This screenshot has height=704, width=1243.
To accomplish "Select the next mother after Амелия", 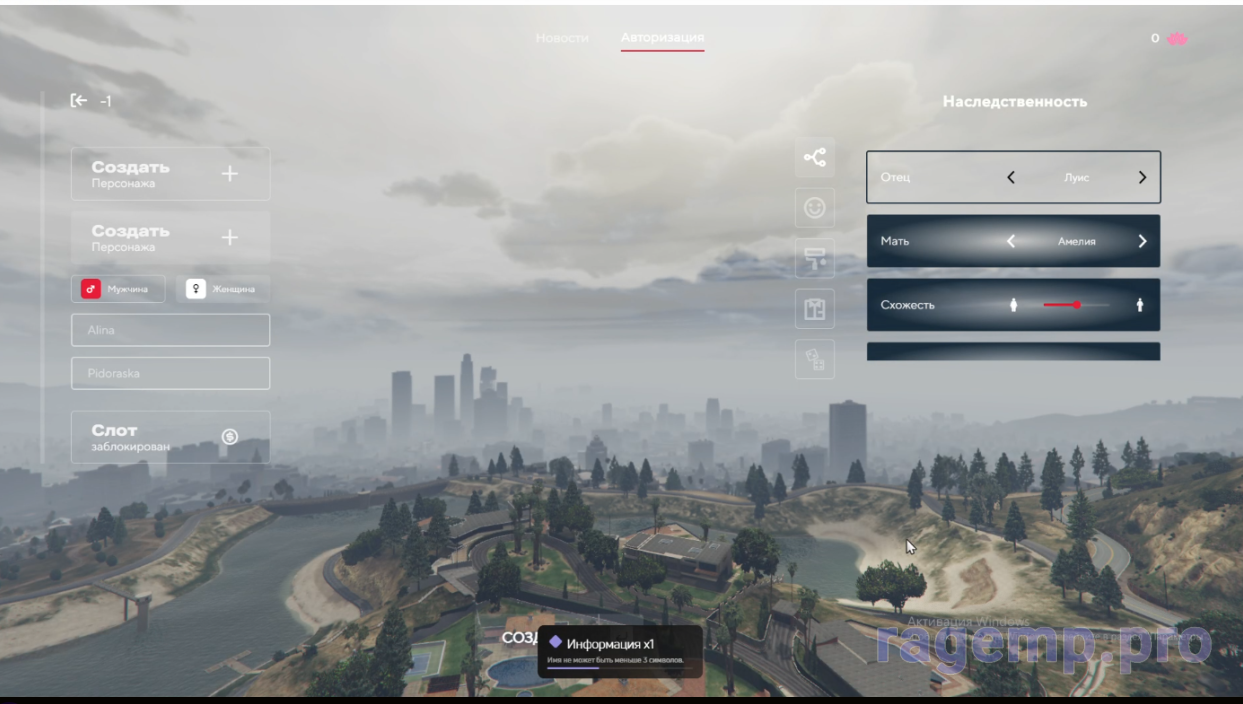I will 1142,241.
